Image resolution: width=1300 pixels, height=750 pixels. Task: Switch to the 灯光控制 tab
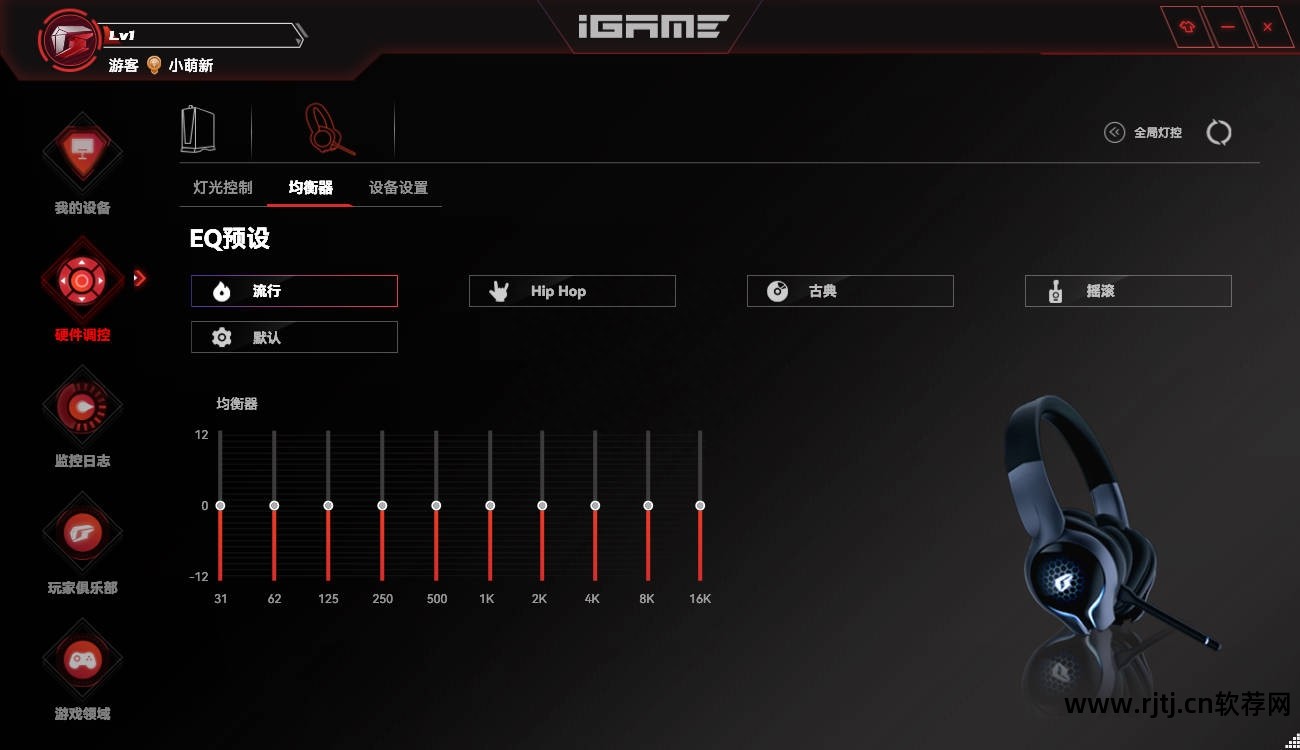223,188
